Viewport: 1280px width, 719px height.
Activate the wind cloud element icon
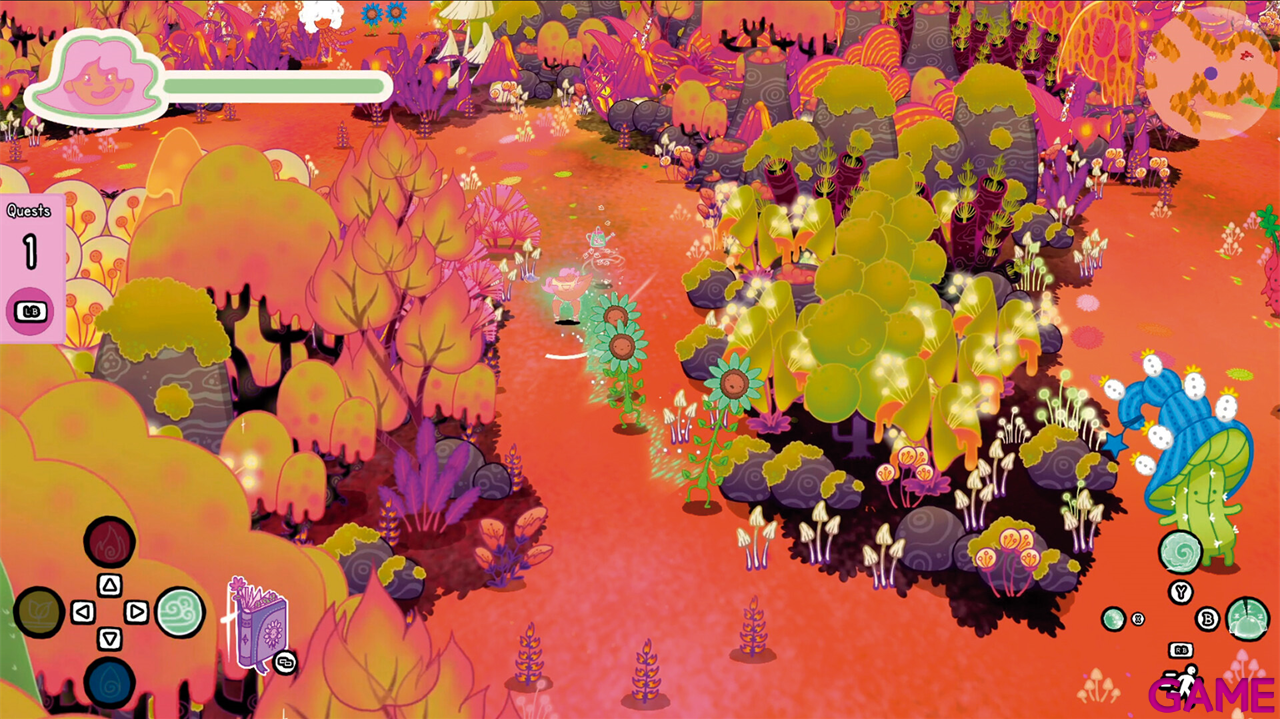click(x=180, y=612)
